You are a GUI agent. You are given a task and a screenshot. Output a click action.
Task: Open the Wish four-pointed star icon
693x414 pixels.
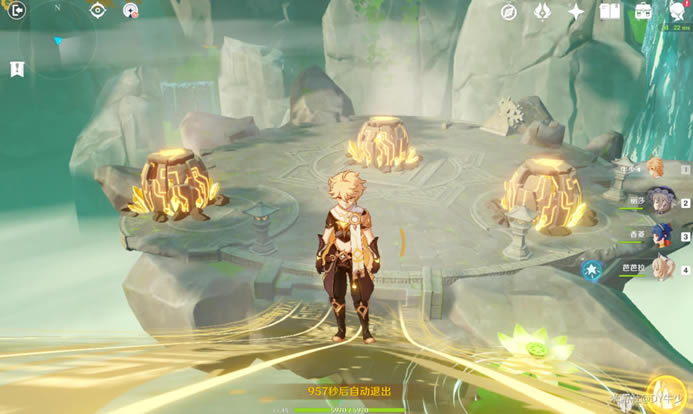576,12
